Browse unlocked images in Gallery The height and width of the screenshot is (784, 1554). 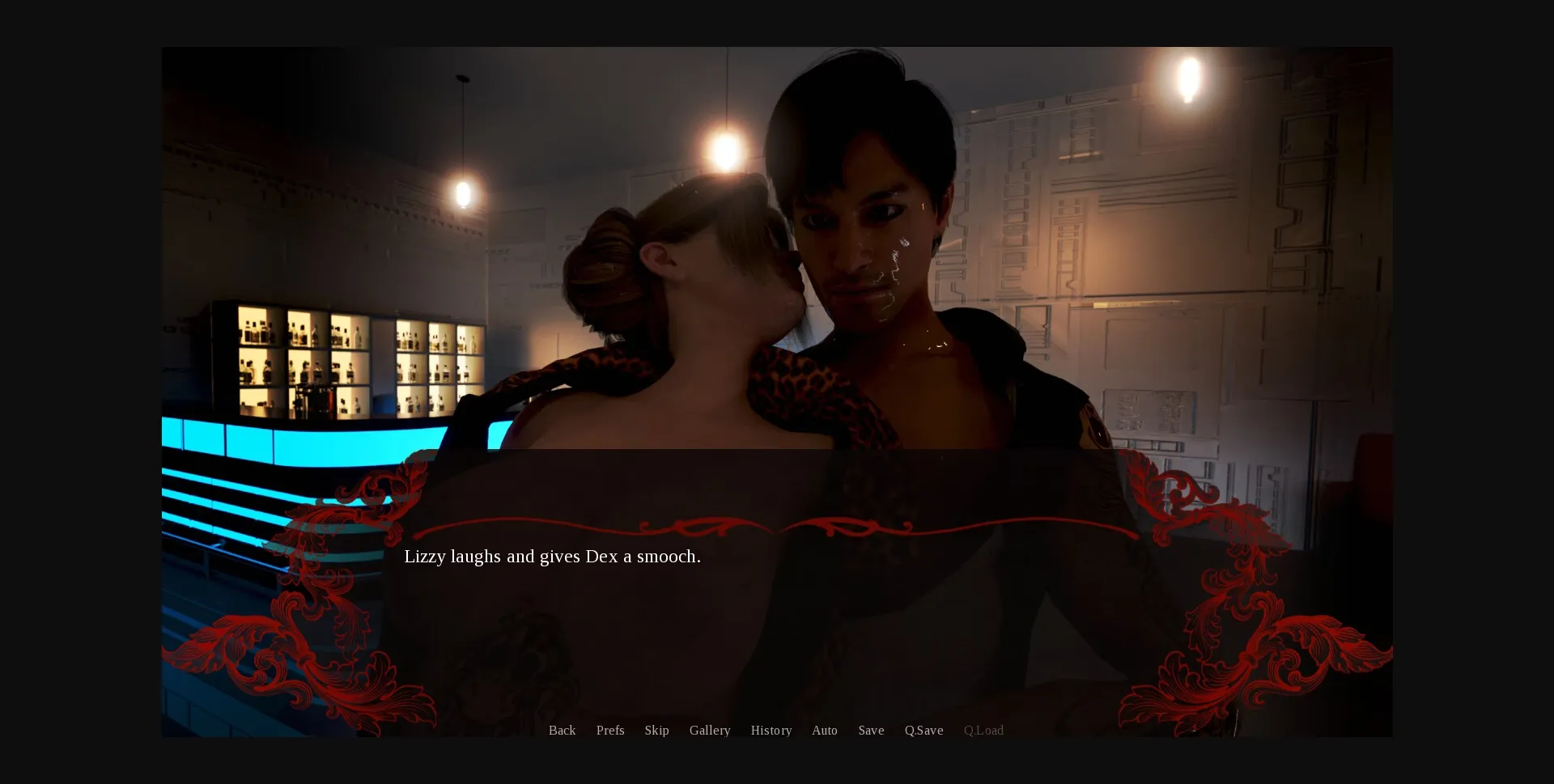[x=709, y=730]
